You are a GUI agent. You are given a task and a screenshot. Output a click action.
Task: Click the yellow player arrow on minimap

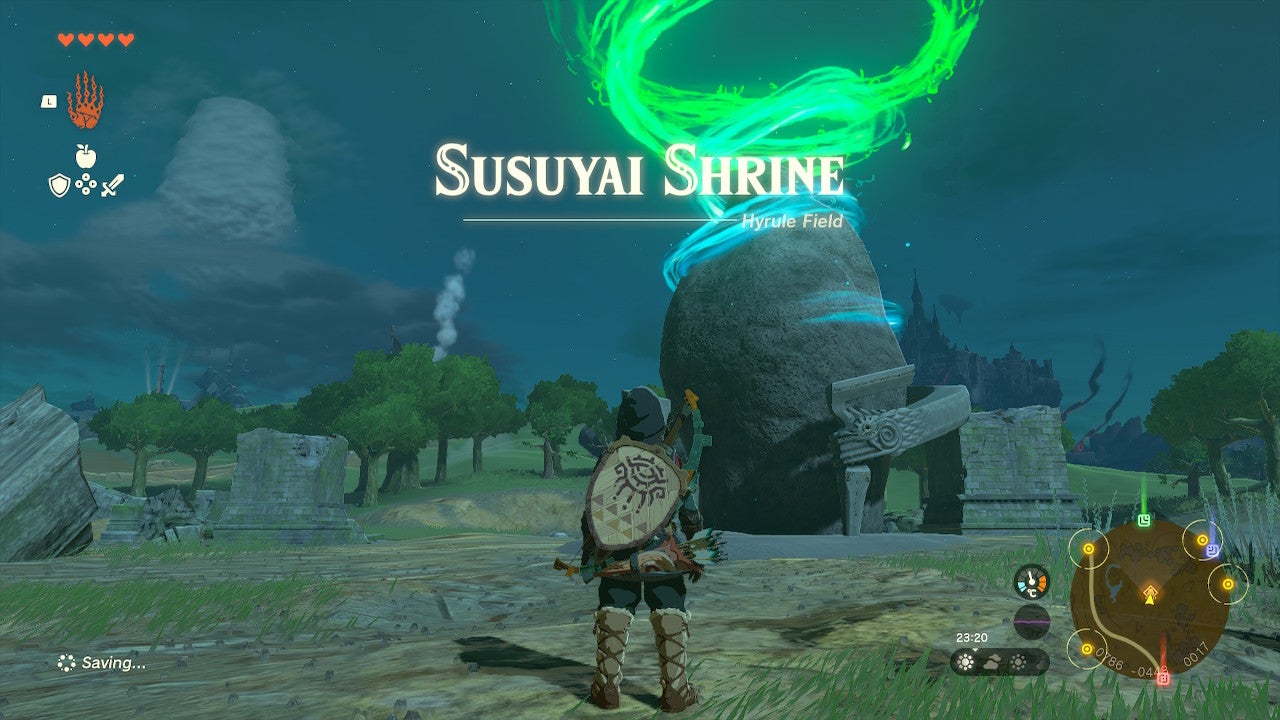pos(1150,595)
